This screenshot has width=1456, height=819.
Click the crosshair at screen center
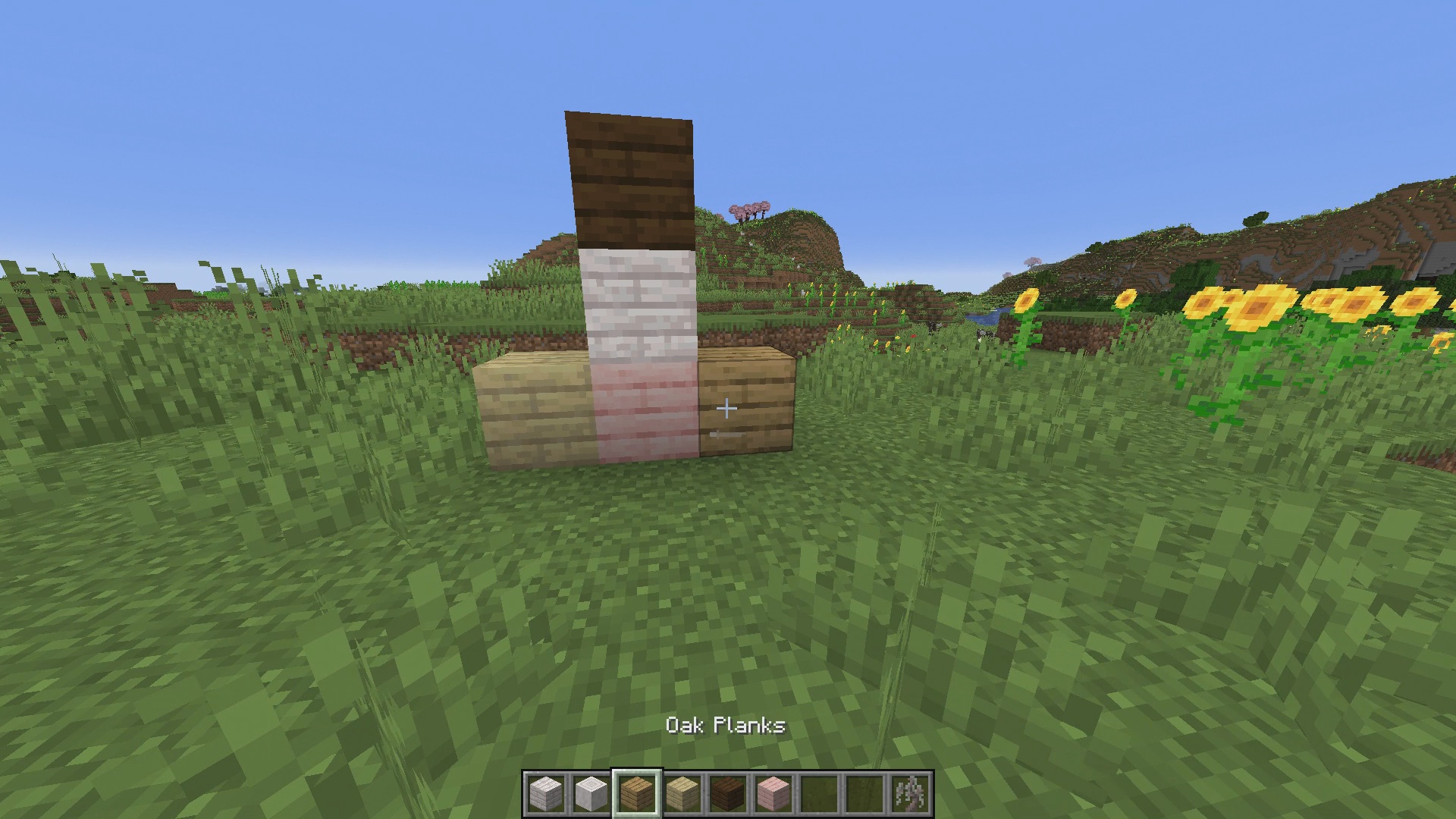coord(726,409)
